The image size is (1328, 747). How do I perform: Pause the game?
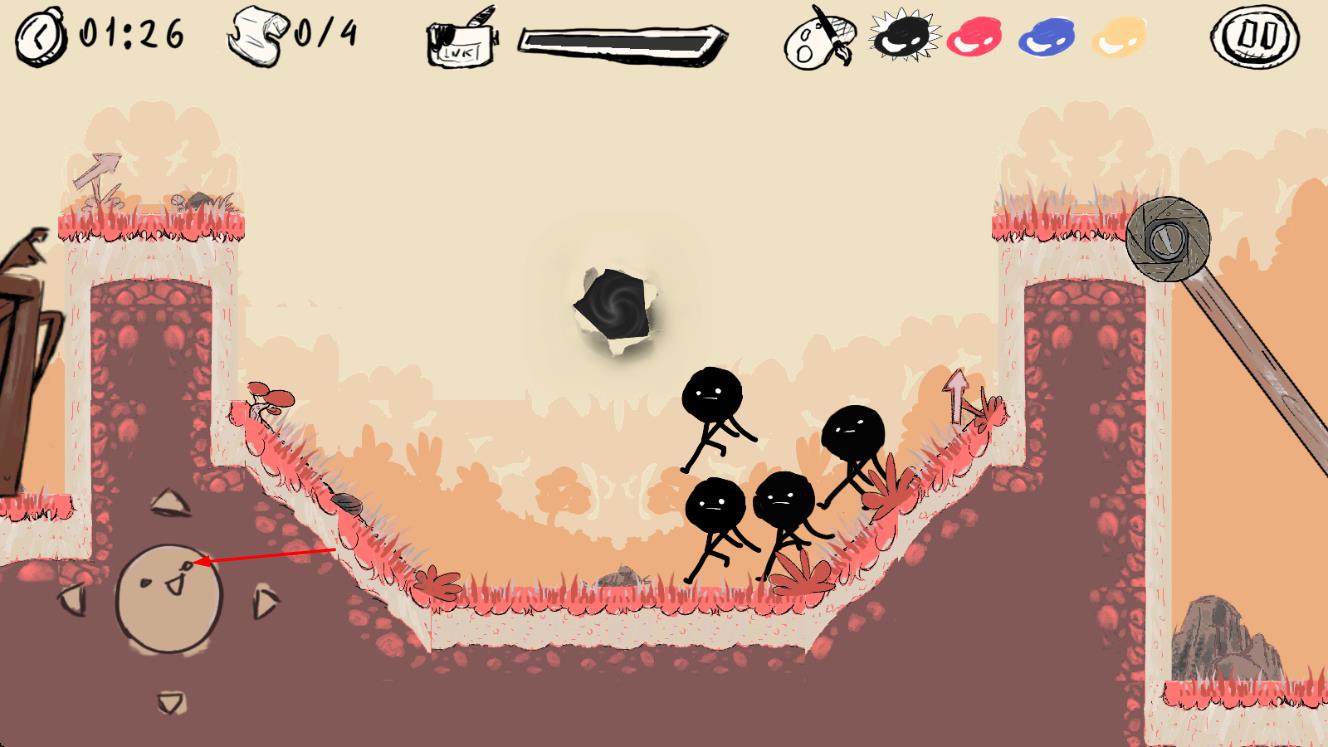point(1256,37)
